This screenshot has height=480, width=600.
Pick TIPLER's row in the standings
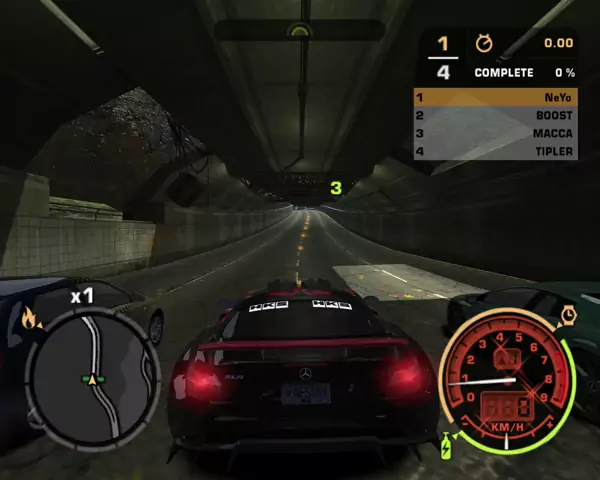point(495,151)
